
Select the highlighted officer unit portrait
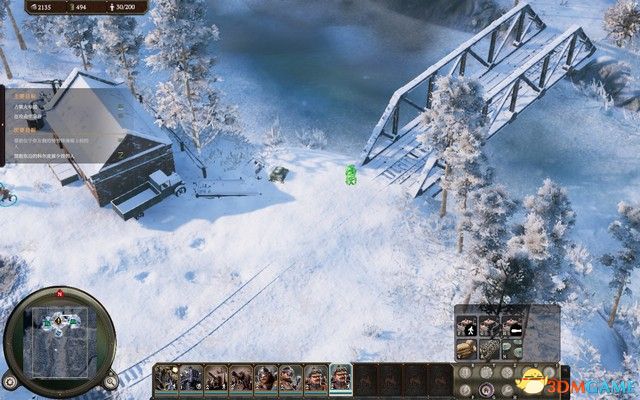pos(341,378)
